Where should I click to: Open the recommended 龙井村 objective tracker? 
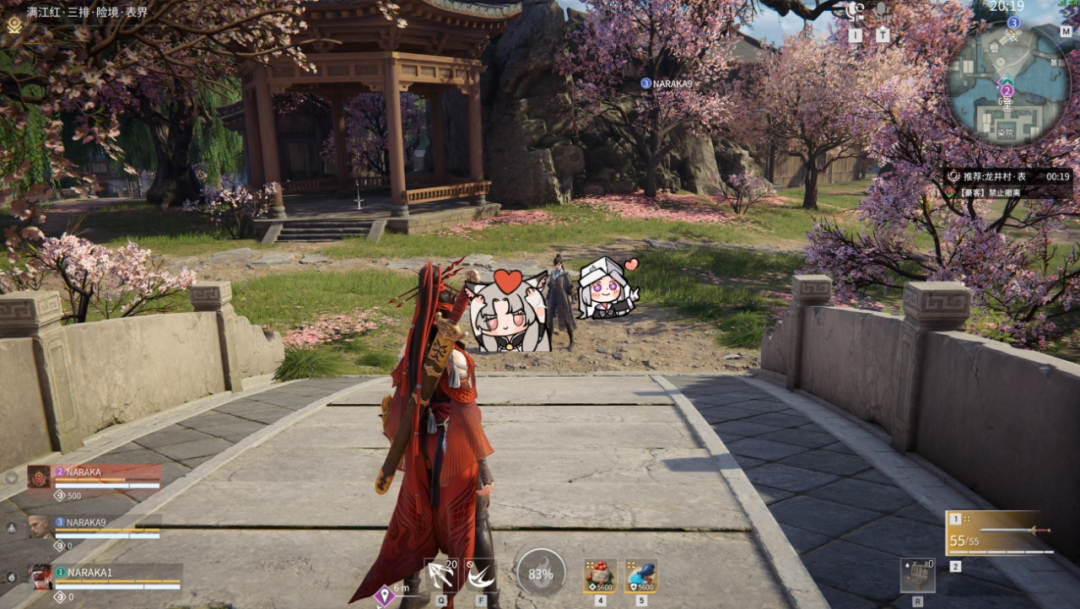pyautogui.click(x=1008, y=176)
